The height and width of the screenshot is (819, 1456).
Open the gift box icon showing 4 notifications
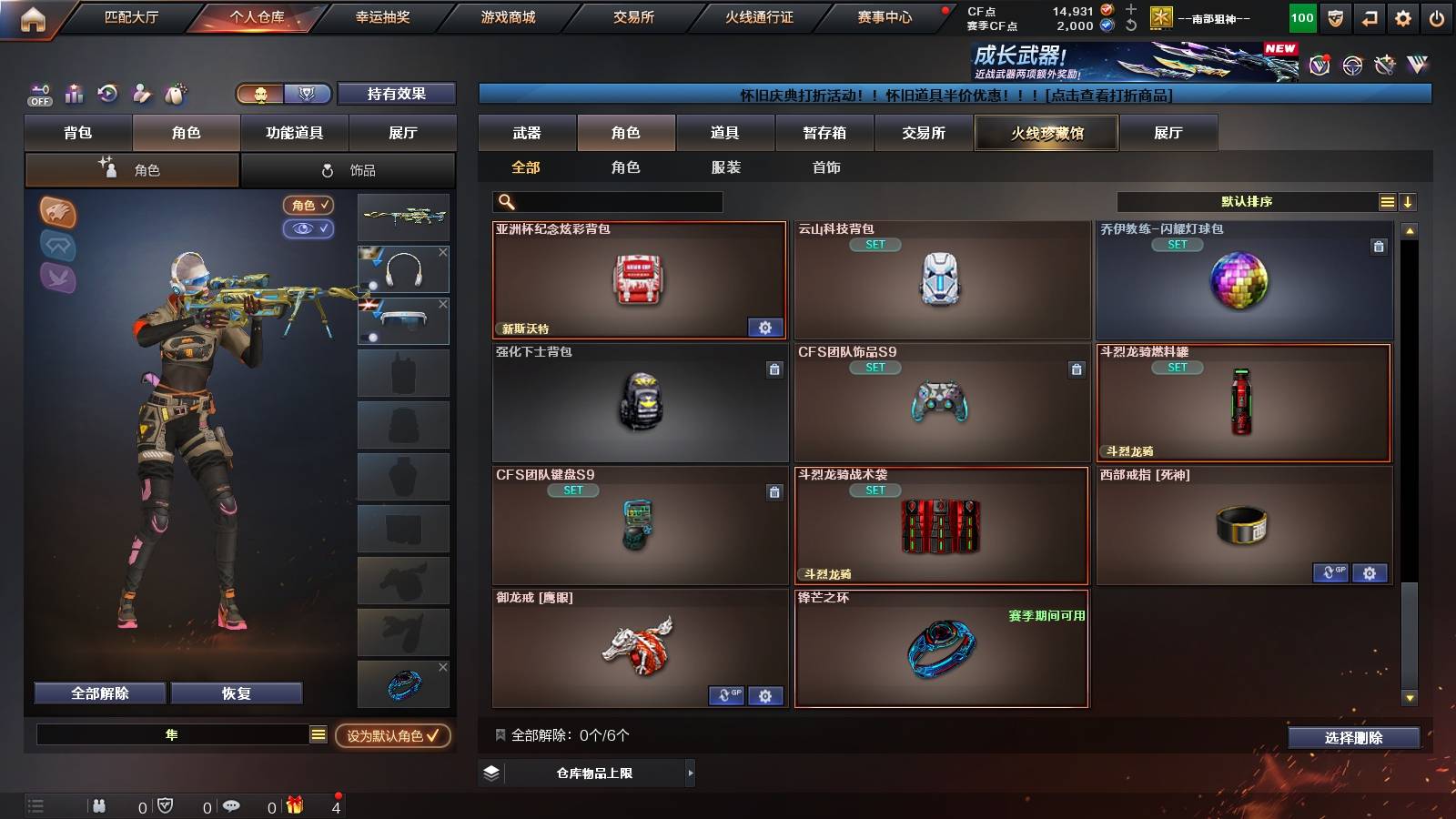pyautogui.click(x=295, y=805)
